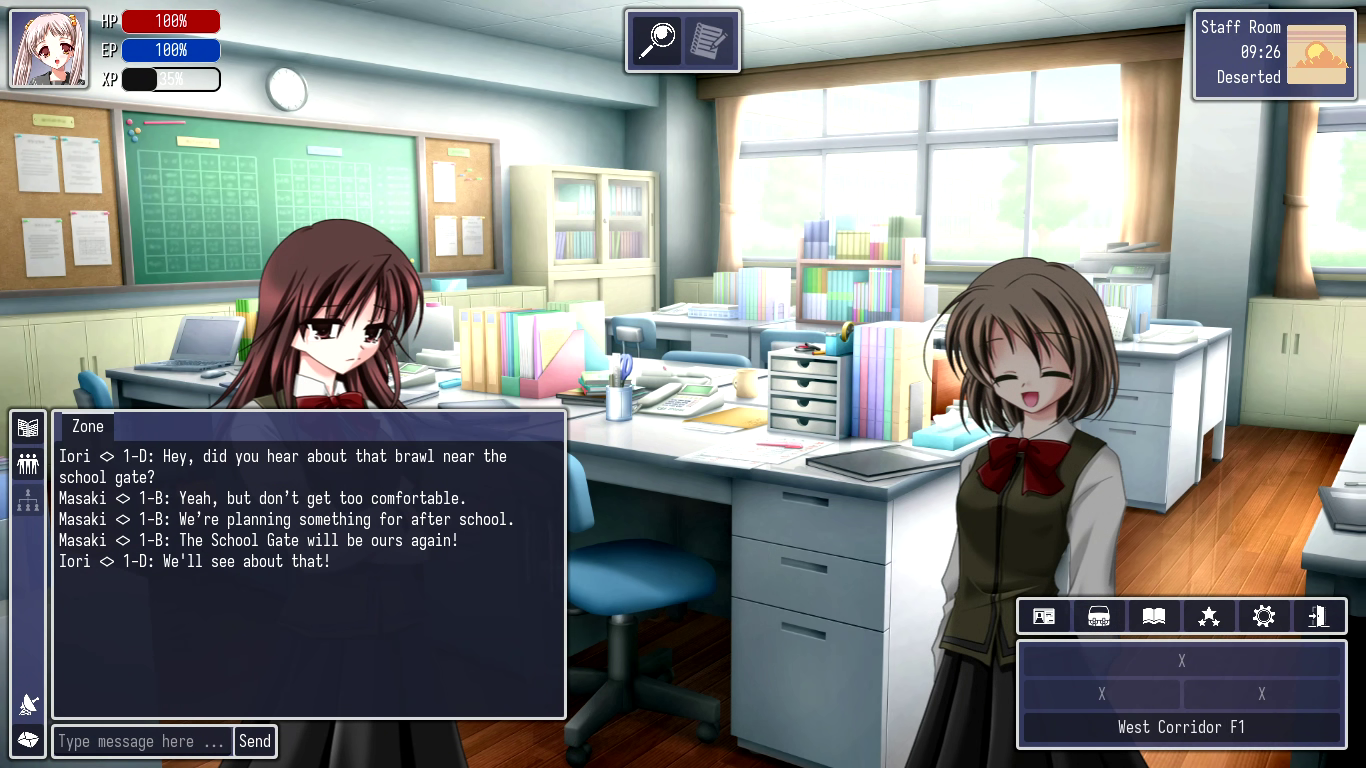Switch to the Zone chat tab

click(x=87, y=426)
